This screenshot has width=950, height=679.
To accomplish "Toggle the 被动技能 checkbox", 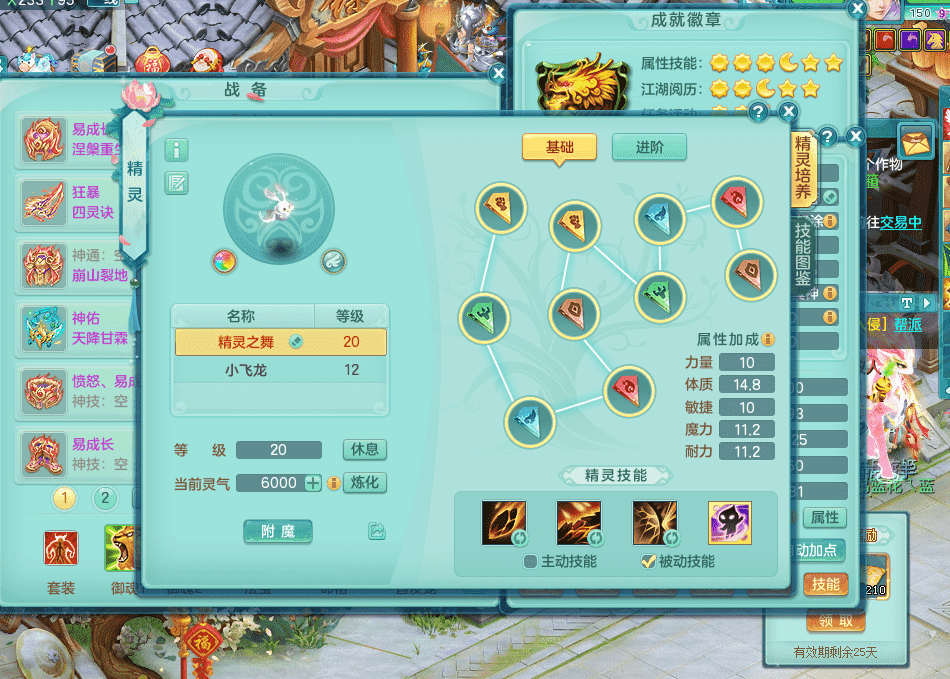I will [648, 562].
